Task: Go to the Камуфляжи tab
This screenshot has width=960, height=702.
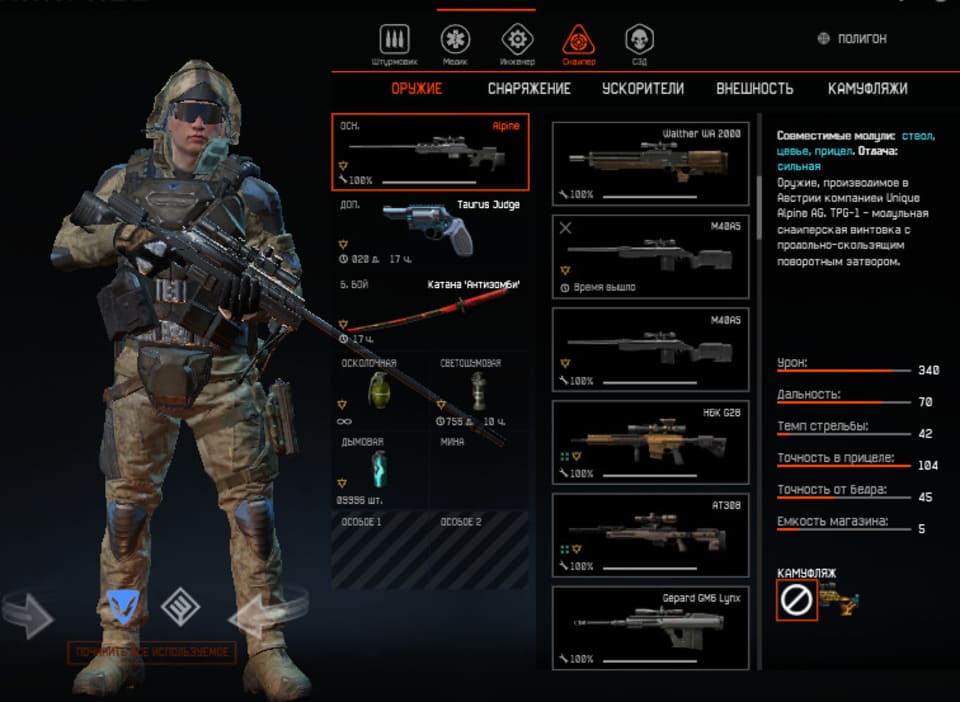Action: [867, 88]
